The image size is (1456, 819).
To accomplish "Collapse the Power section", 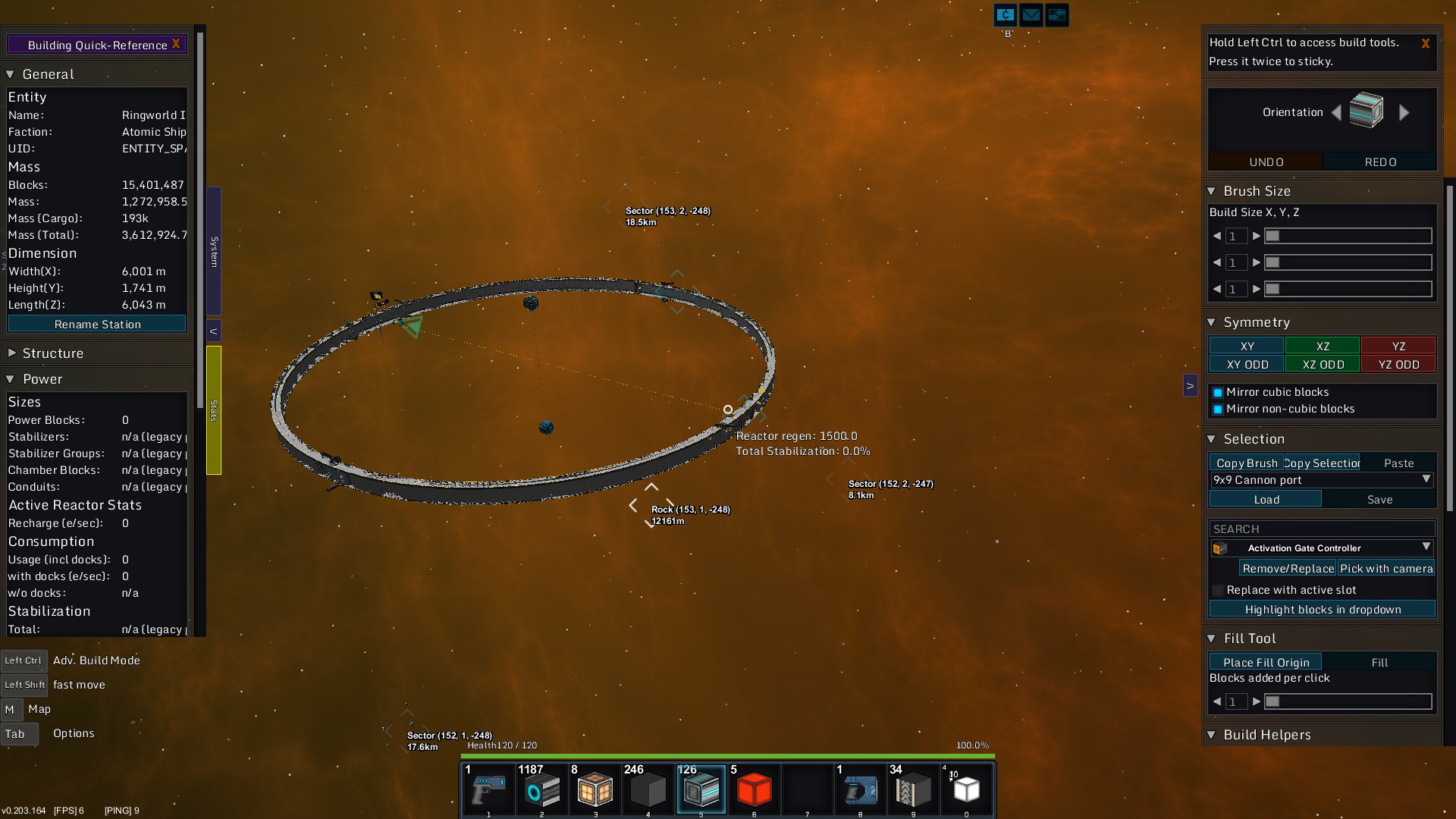I will click(x=11, y=379).
